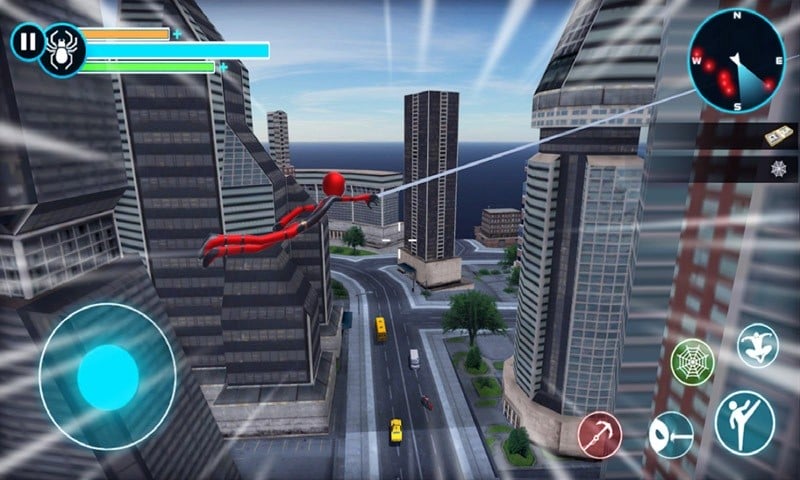Touch the blue virtual joystick

[107, 376]
